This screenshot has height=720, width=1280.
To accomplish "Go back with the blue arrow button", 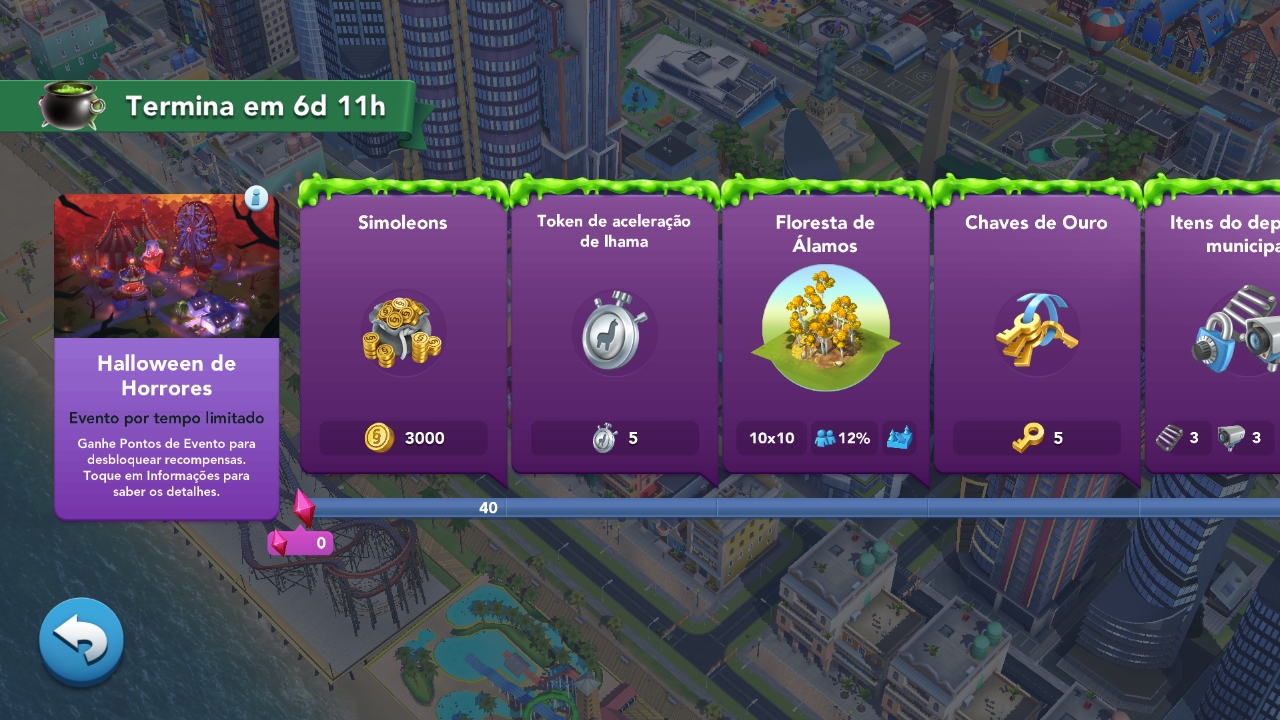I will pyautogui.click(x=81, y=641).
